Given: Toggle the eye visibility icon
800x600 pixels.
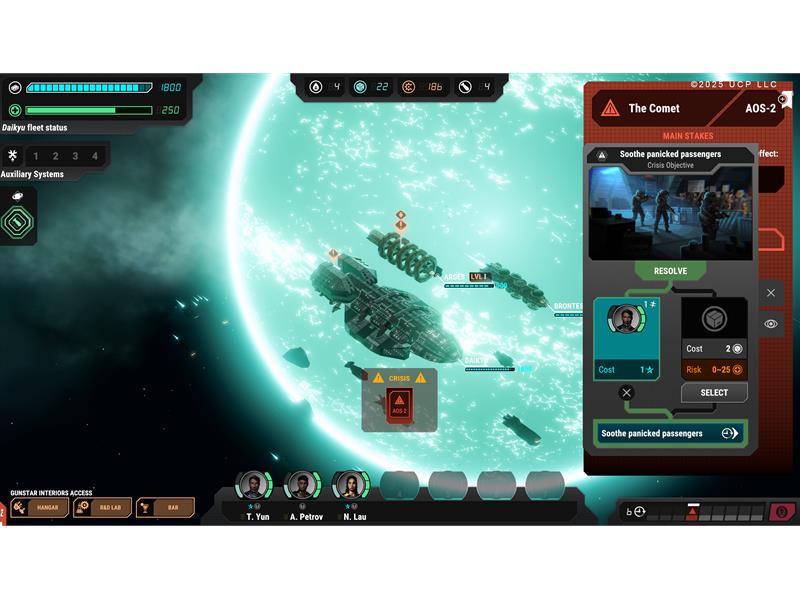Looking at the screenshot, I should pos(771,324).
